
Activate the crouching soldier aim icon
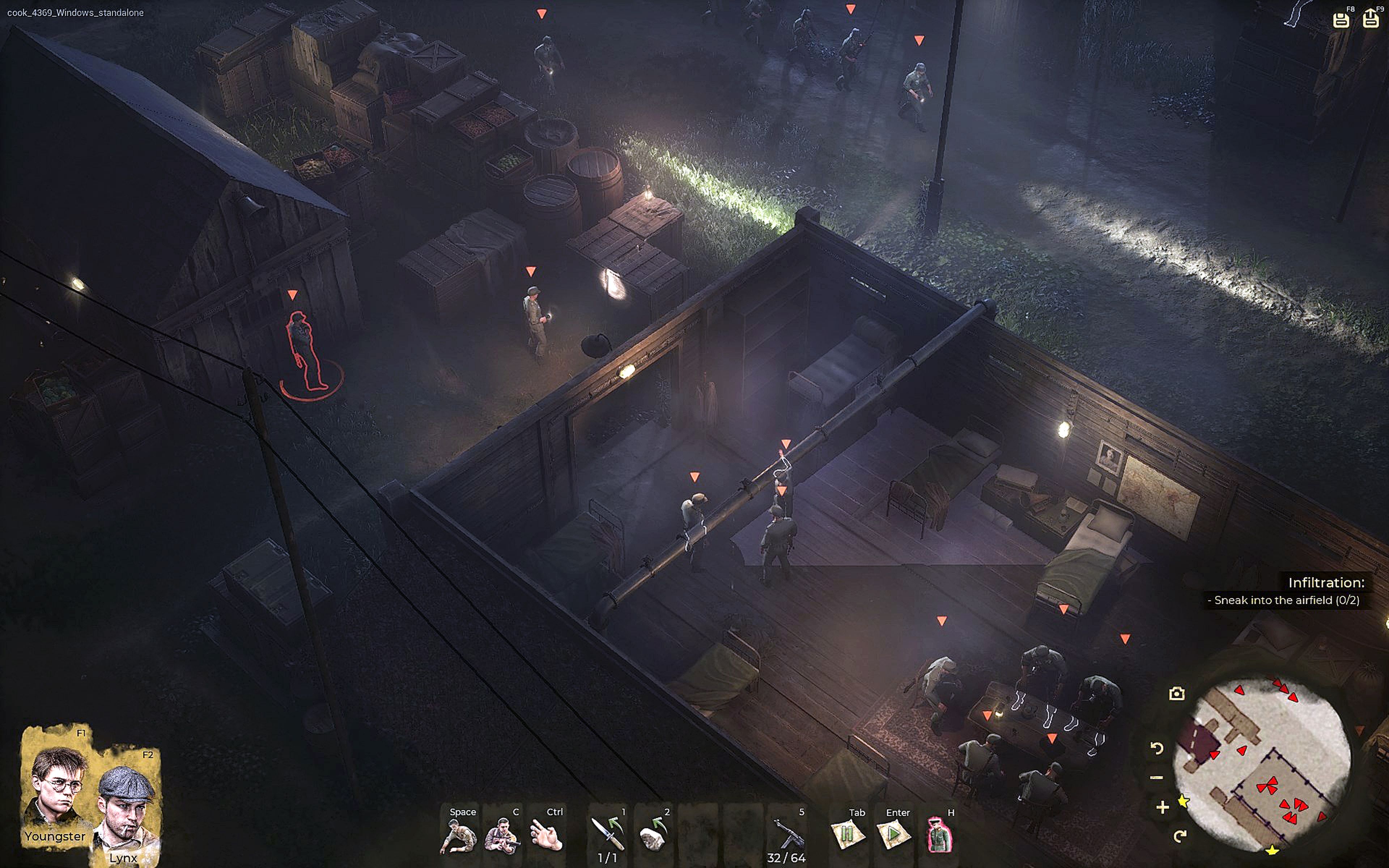pyautogui.click(x=502, y=835)
